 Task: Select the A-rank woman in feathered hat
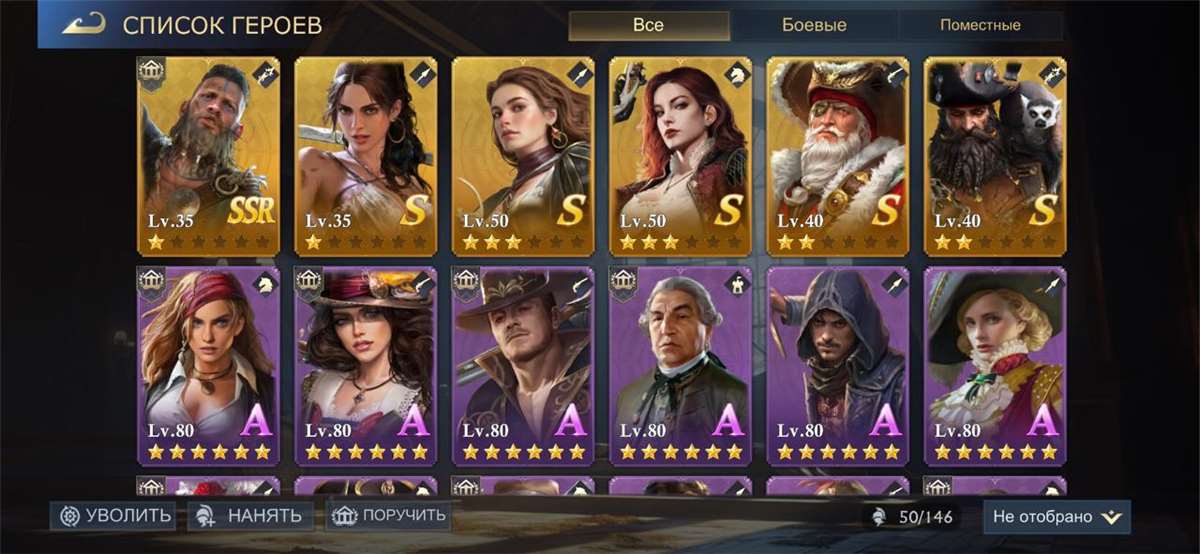(x=365, y=365)
